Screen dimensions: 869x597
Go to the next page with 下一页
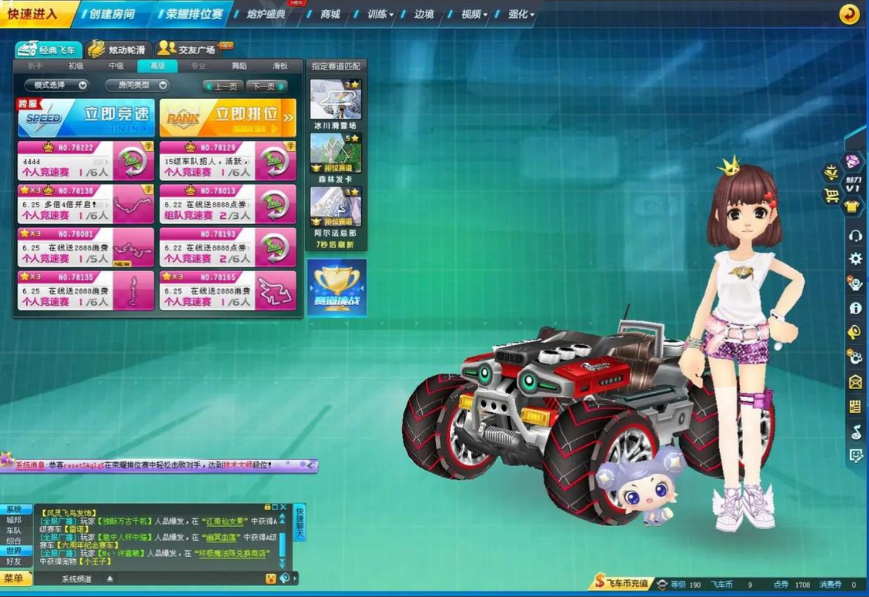(x=265, y=86)
